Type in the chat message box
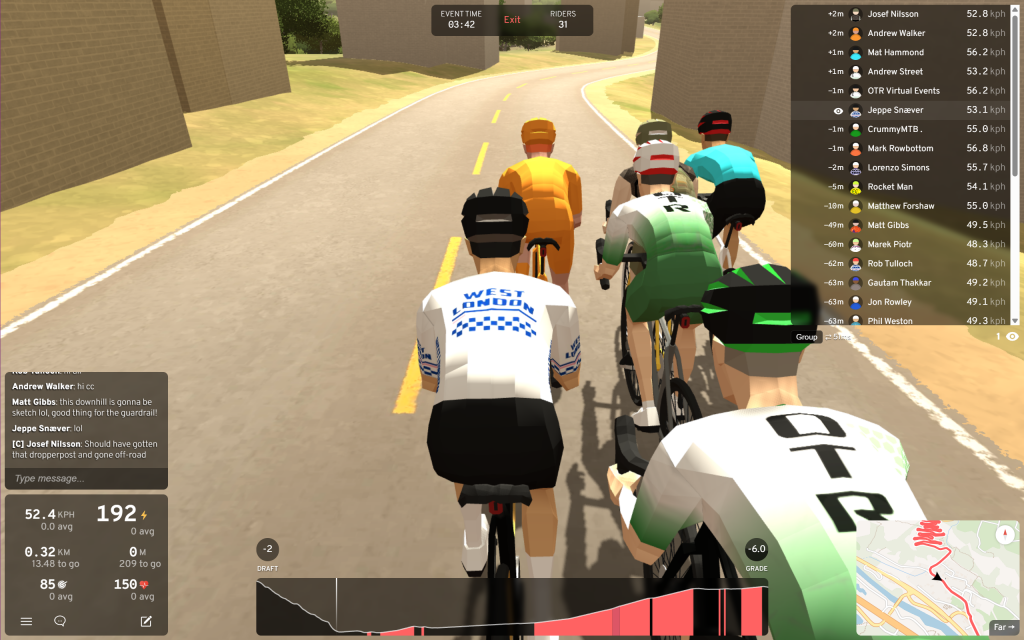This screenshot has width=1024, height=640. coord(85,478)
